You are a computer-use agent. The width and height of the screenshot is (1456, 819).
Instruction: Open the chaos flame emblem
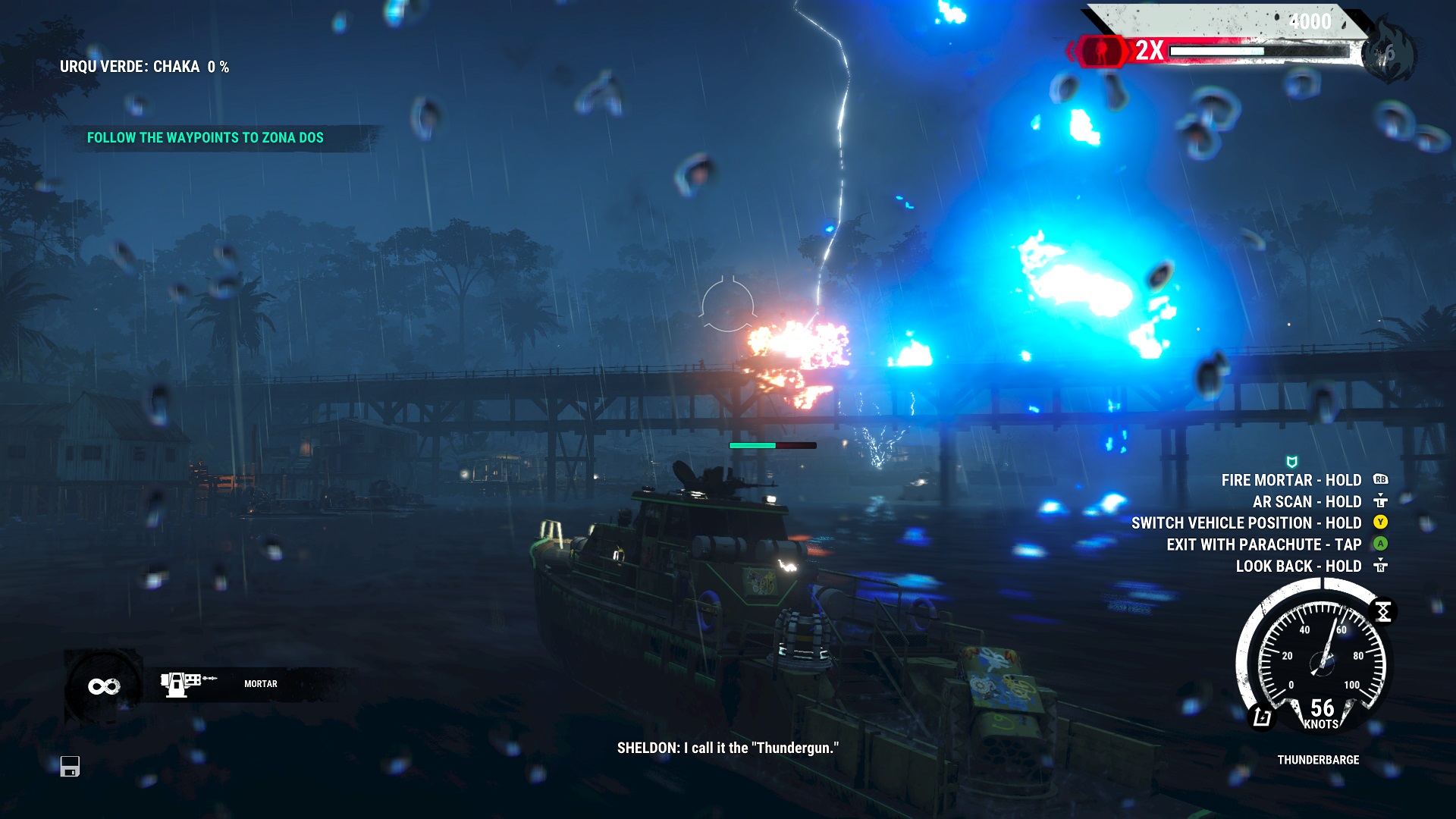[x=1388, y=53]
